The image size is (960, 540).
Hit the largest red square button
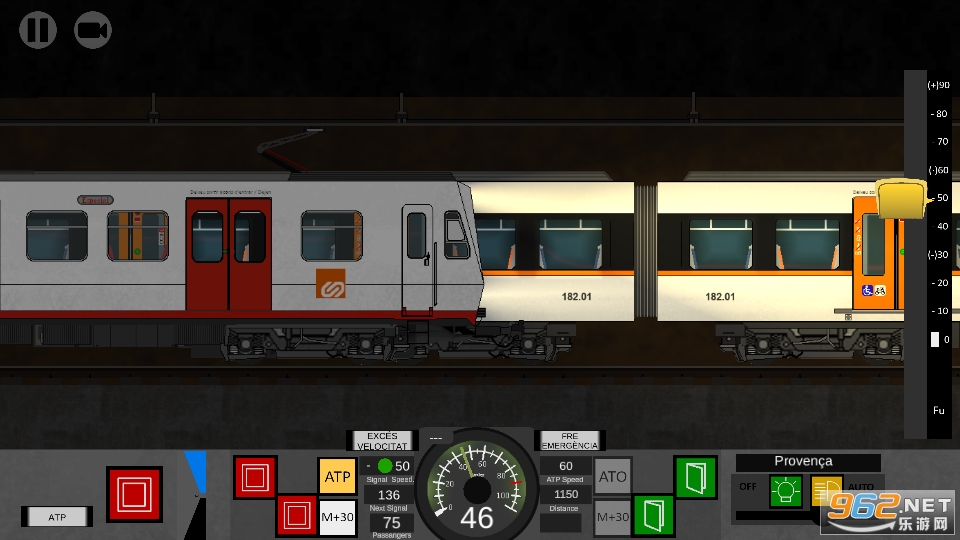click(x=134, y=494)
